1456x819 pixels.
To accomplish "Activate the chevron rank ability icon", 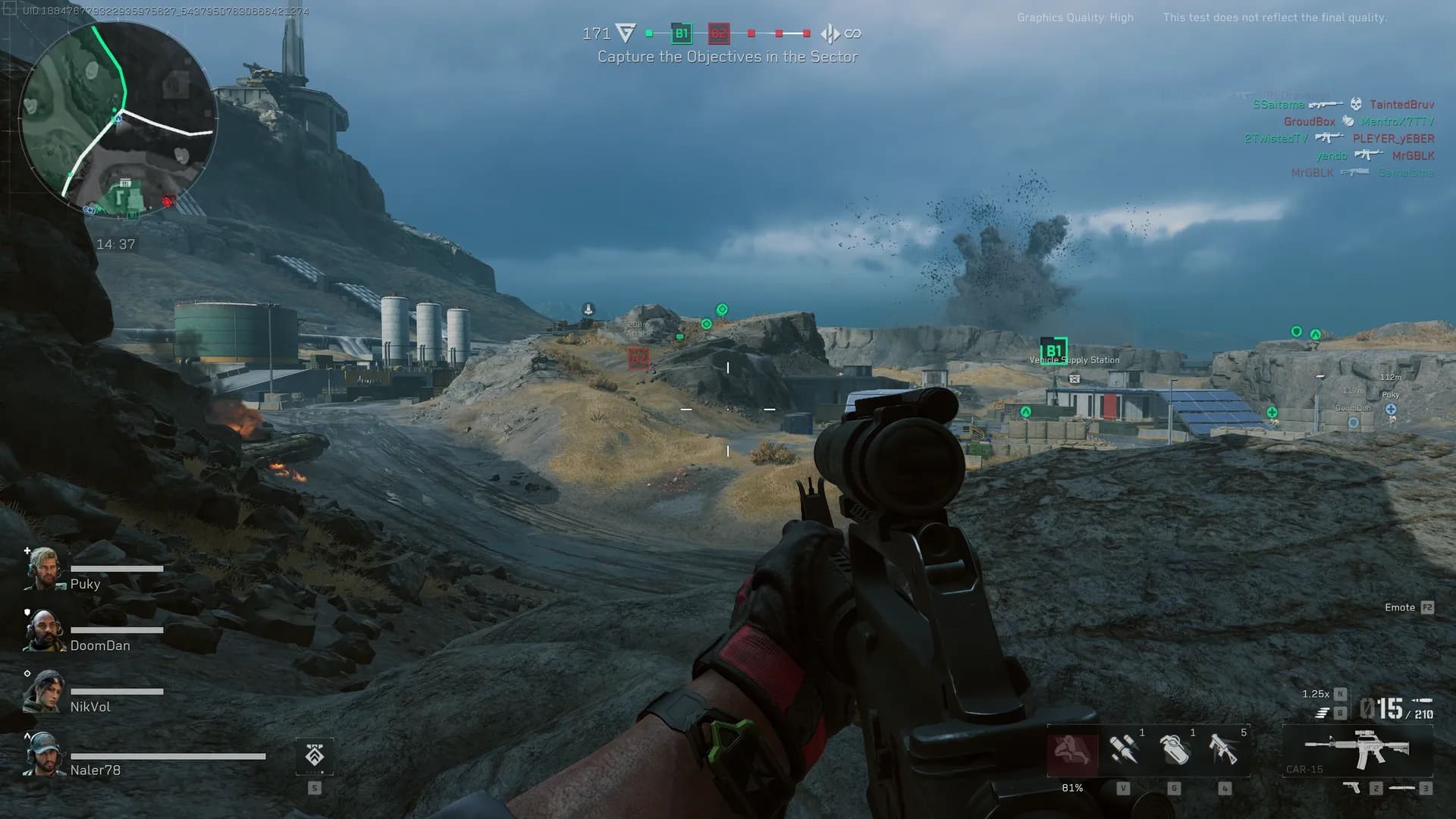I will click(x=314, y=756).
